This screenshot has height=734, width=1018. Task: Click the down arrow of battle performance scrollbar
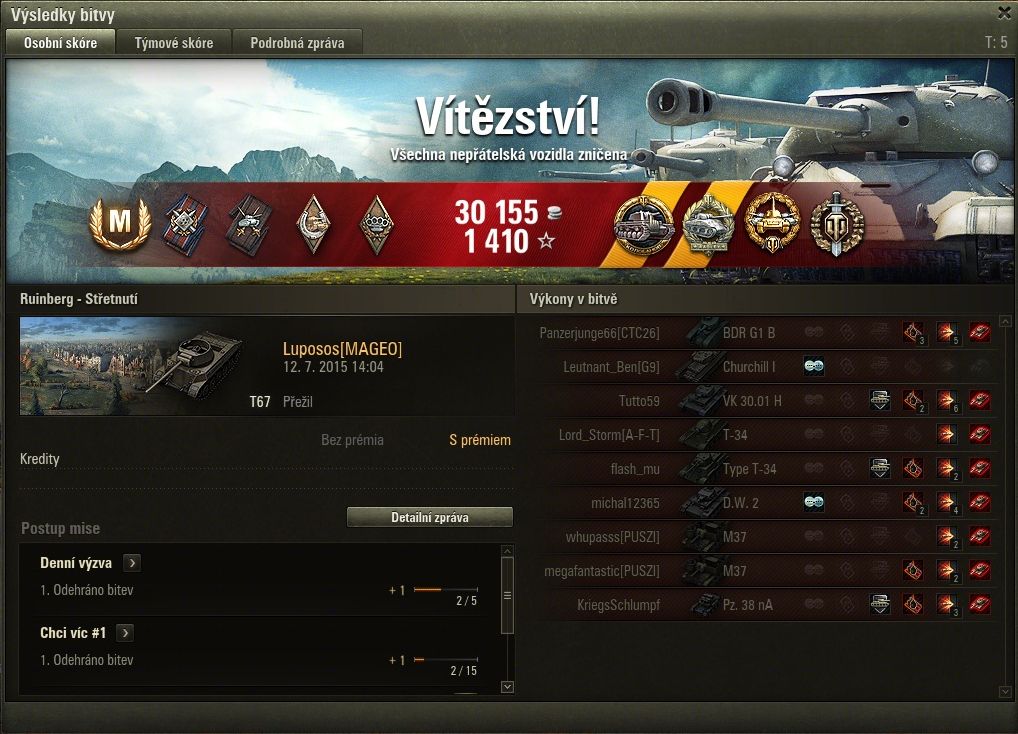[x=1005, y=692]
